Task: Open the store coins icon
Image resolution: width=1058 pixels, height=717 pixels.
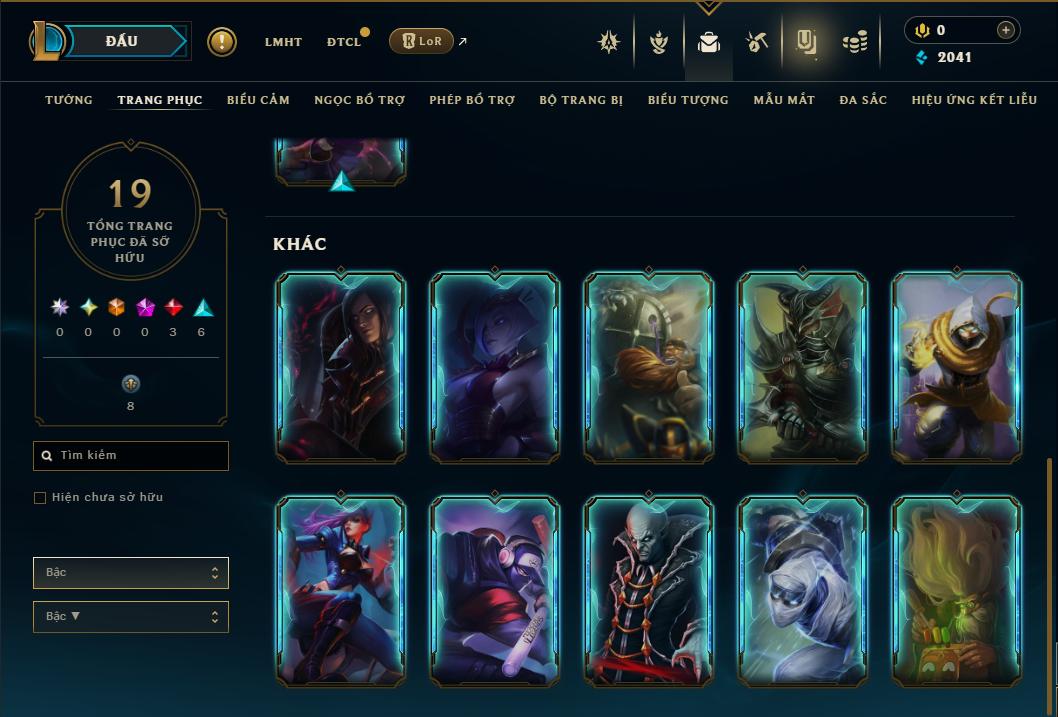Action: [x=854, y=42]
